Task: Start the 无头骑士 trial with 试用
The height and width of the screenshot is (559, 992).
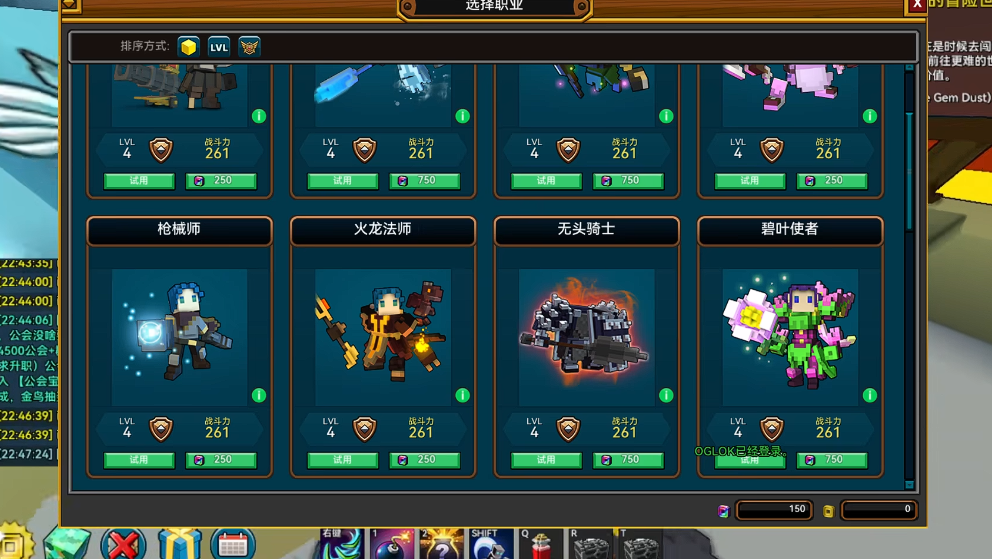Action: tap(546, 460)
